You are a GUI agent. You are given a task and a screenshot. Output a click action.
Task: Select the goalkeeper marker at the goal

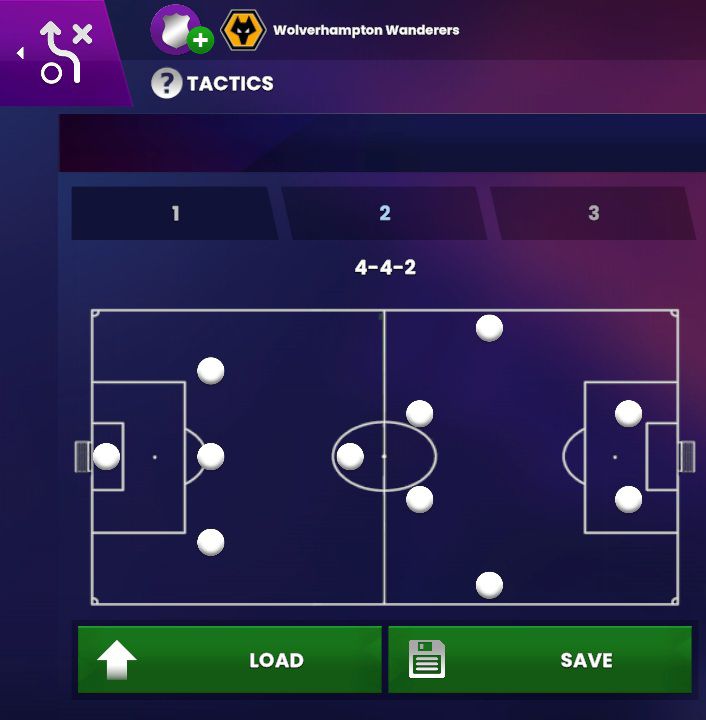coord(106,457)
